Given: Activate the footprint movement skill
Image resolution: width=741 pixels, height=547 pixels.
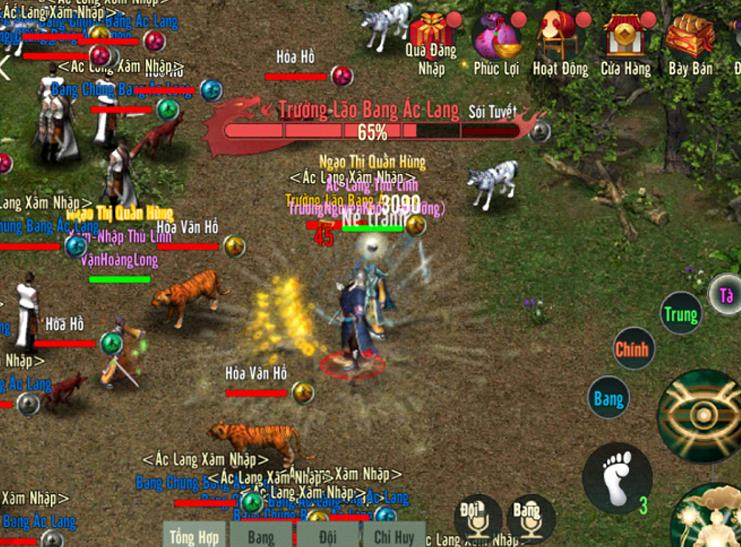Looking at the screenshot, I should pos(616,477).
